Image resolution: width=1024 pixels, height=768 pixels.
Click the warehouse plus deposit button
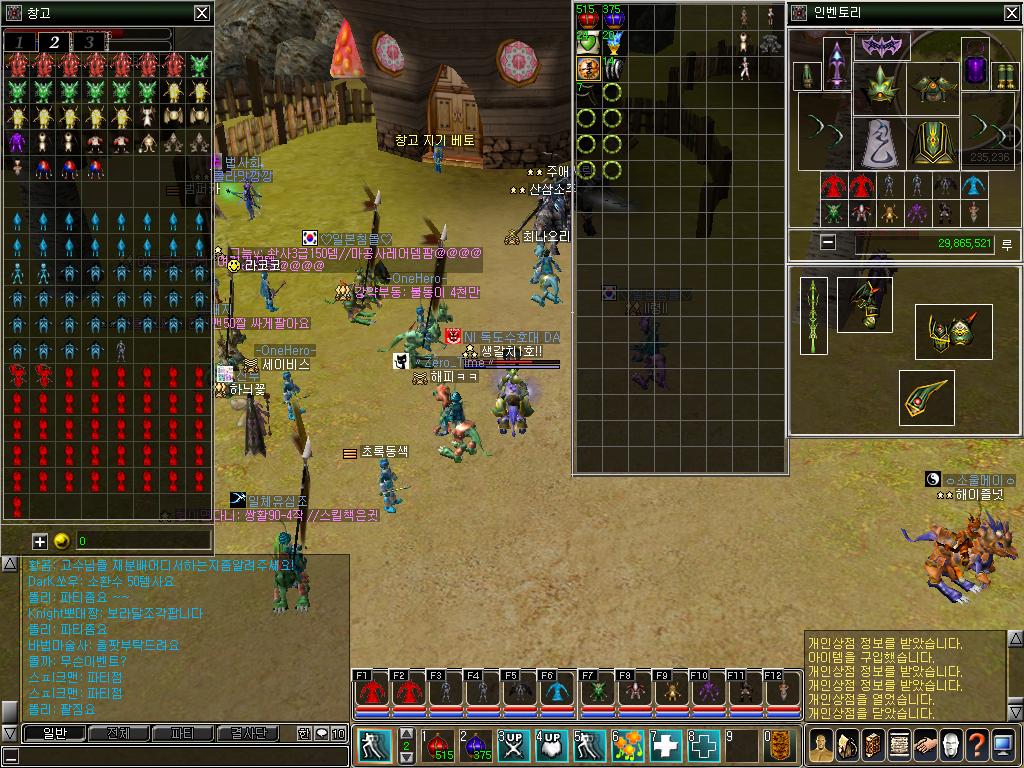pos(40,541)
